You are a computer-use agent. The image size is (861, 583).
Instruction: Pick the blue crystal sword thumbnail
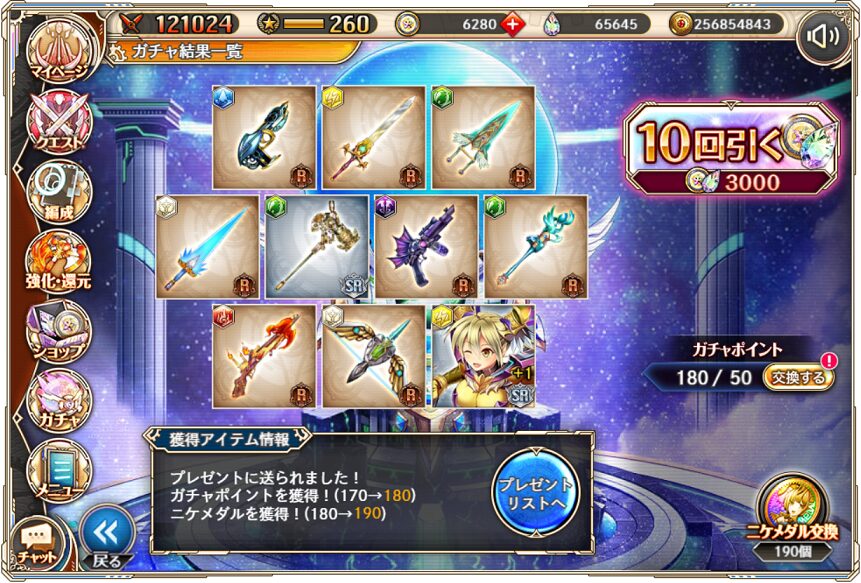208,246
